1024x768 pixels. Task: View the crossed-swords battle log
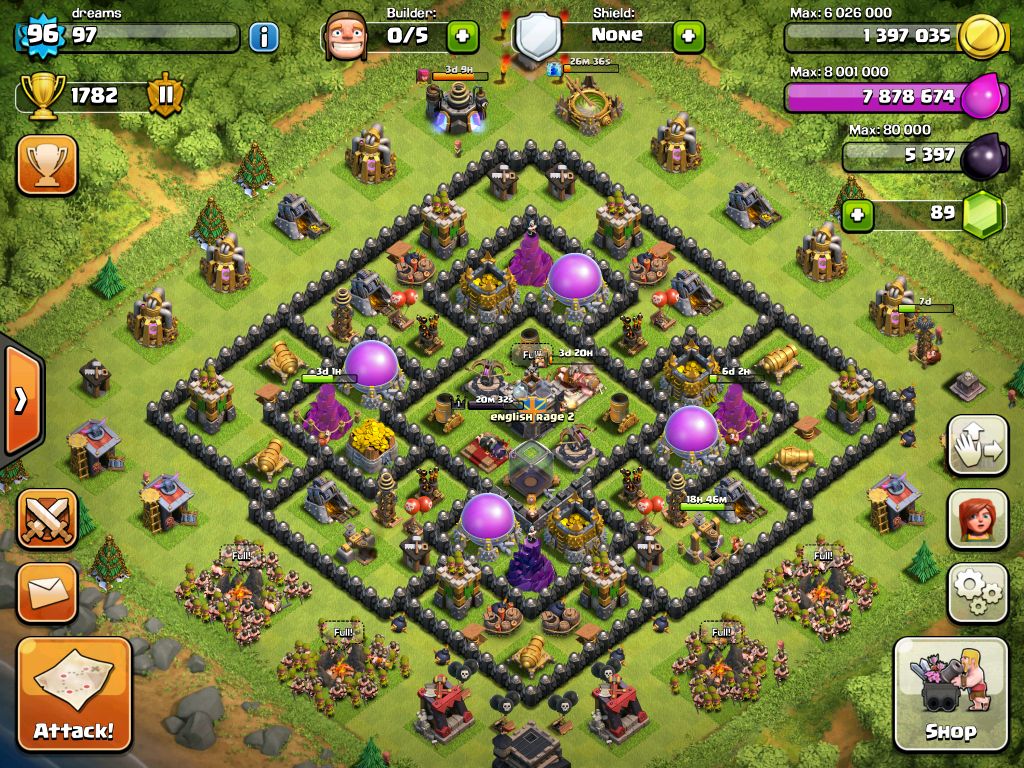(47, 519)
